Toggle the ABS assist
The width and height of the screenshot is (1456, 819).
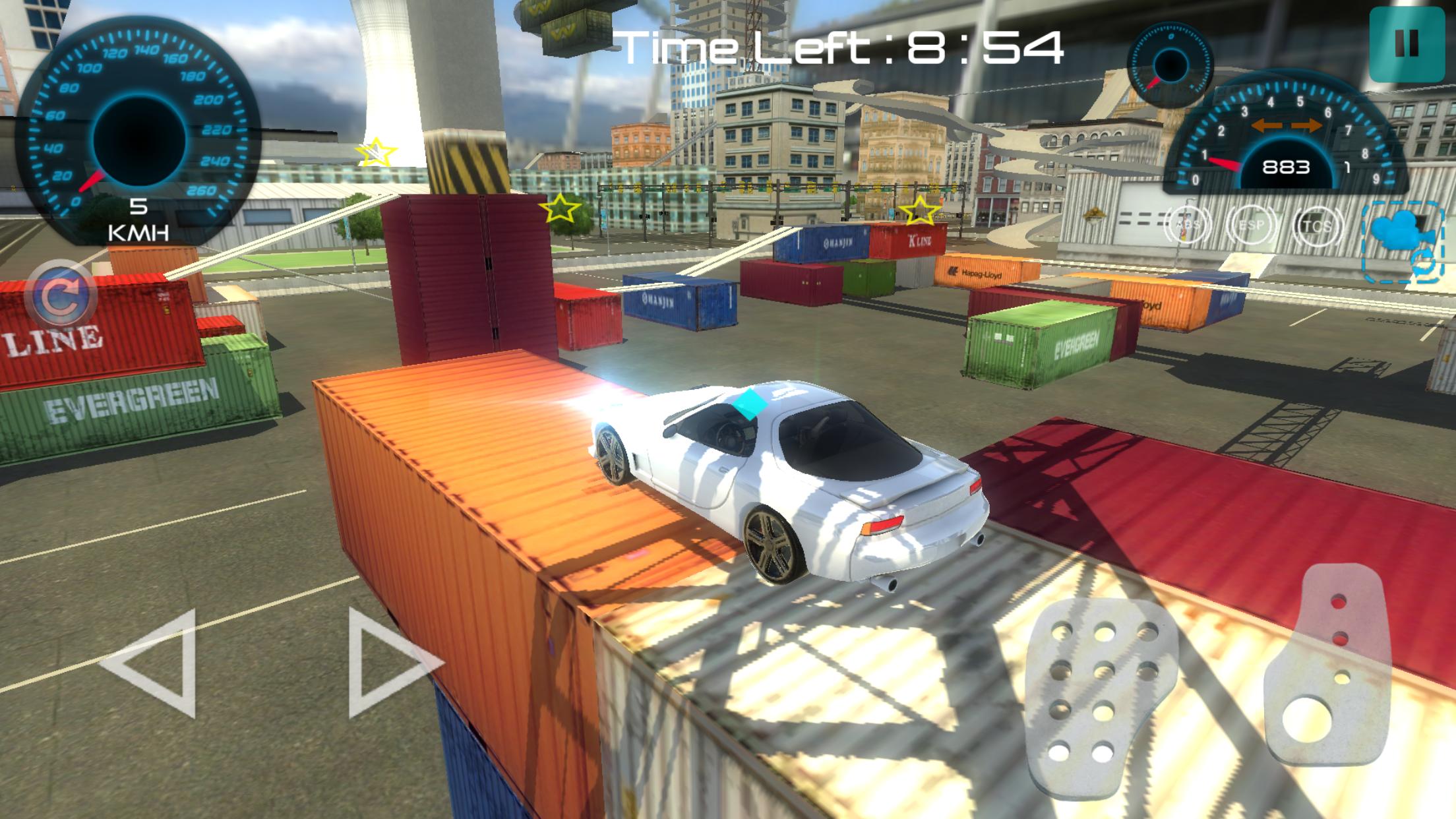point(1189,224)
